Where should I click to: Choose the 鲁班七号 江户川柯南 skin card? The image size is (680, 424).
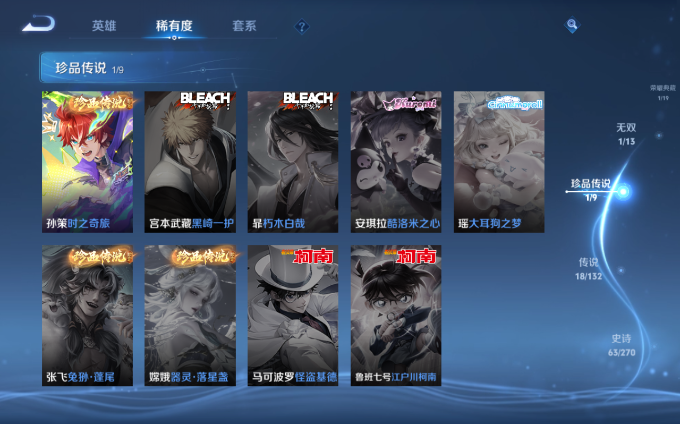click(396, 315)
